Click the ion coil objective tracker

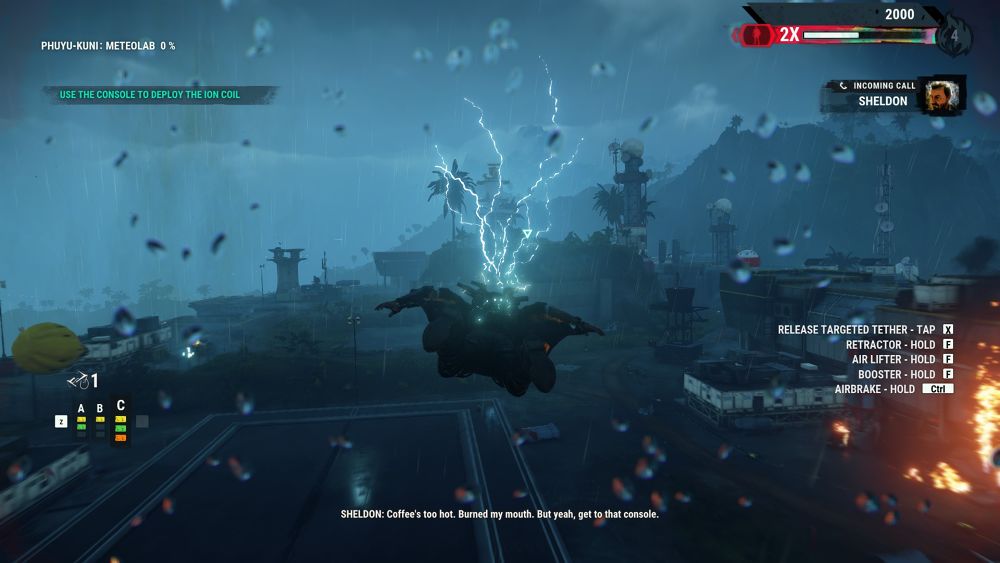point(150,95)
